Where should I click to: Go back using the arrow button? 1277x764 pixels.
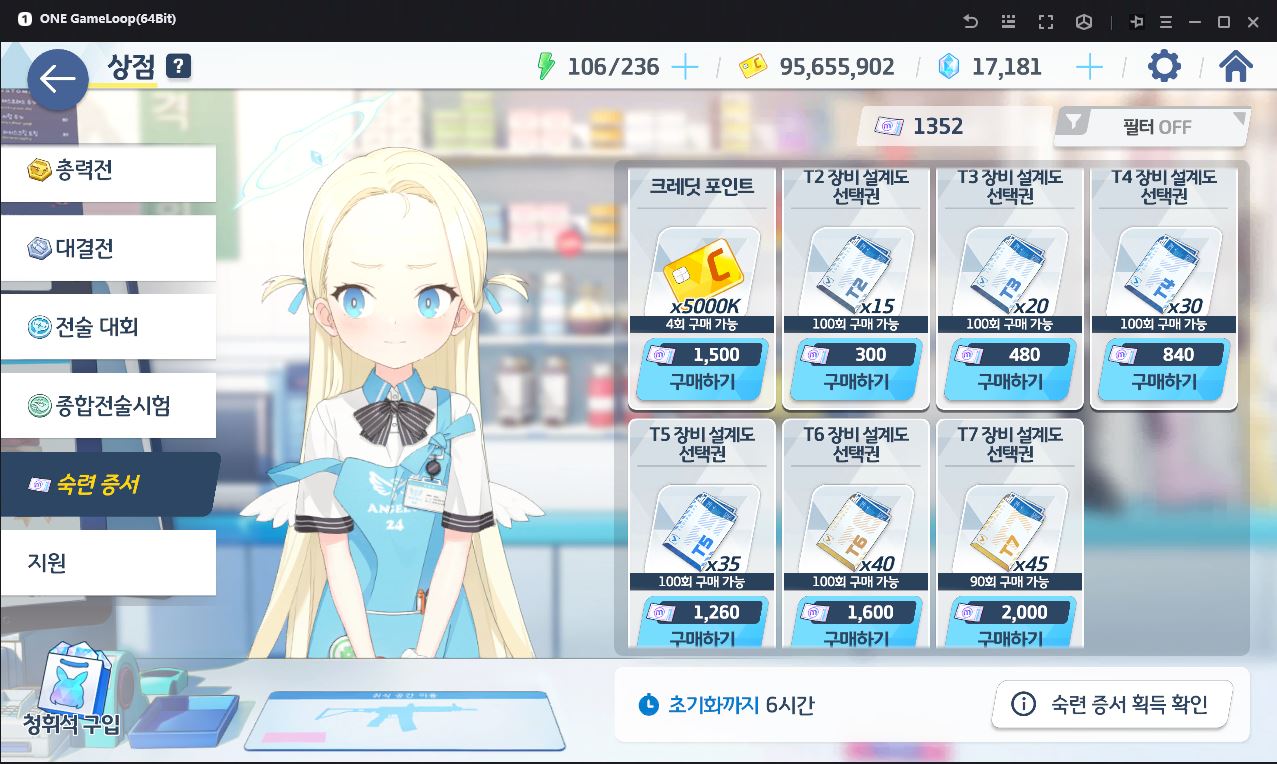point(58,79)
